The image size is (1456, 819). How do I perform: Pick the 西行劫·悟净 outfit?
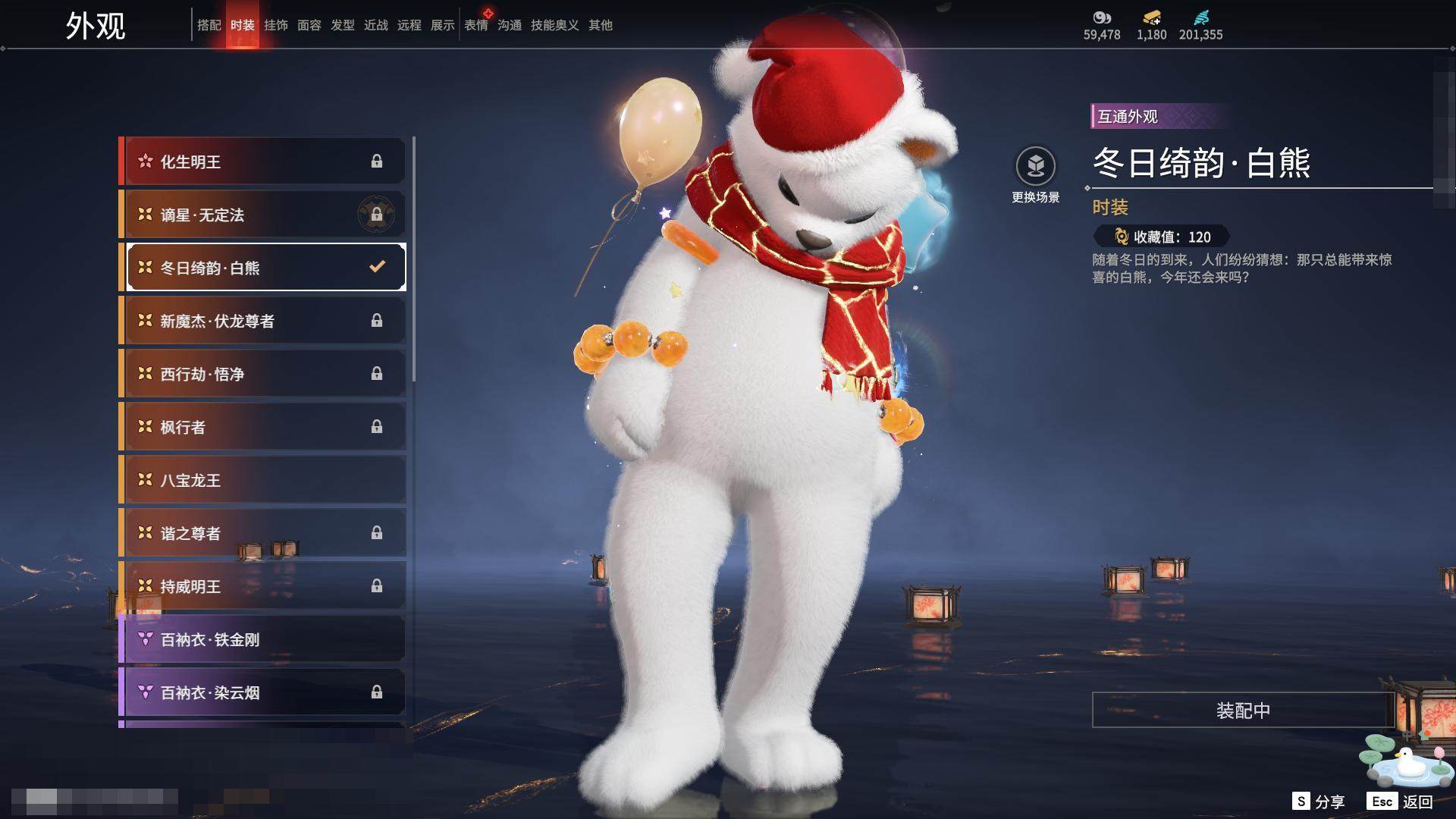tap(264, 374)
